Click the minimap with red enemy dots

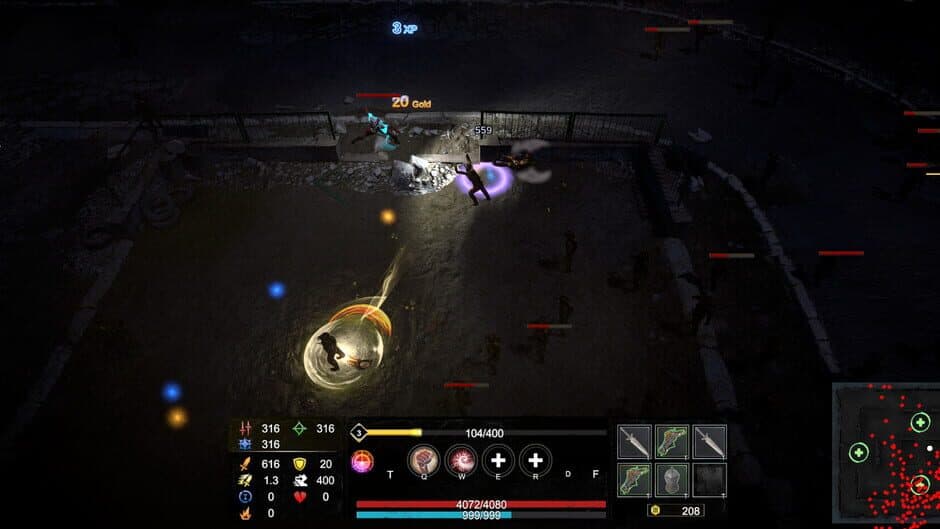(886, 455)
